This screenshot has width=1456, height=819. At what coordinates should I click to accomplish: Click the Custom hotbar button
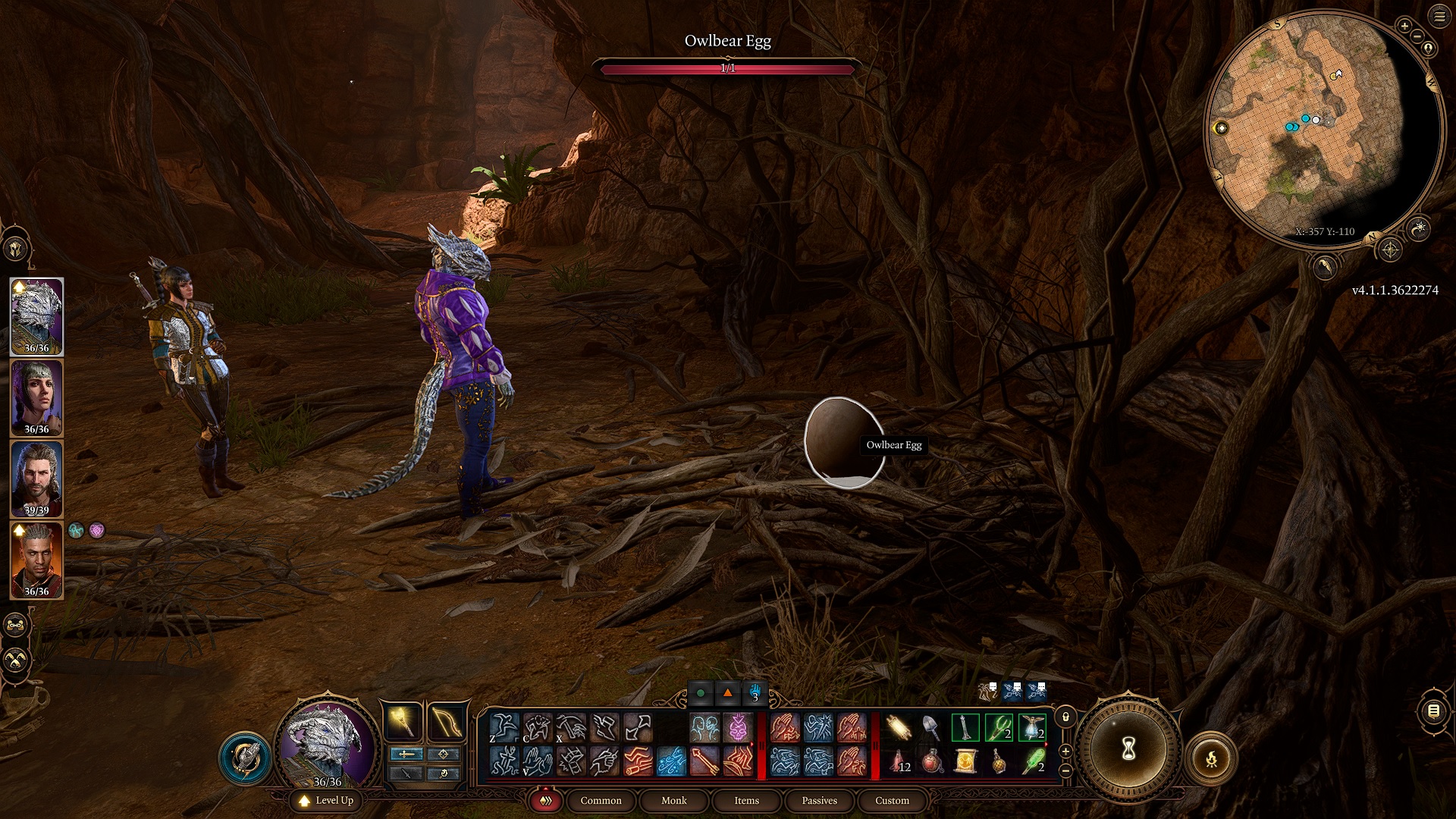(x=892, y=800)
